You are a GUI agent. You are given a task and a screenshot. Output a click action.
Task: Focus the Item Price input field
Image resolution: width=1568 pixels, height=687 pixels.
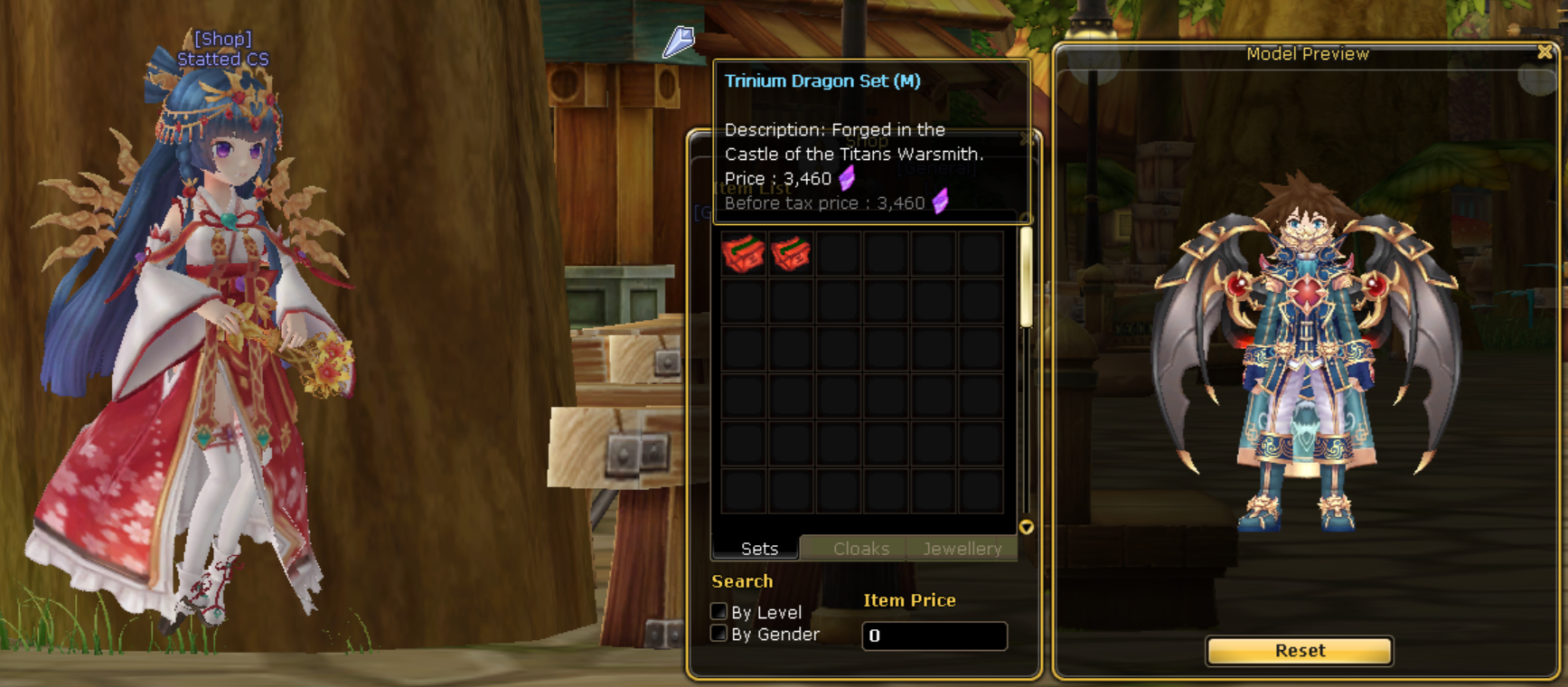pos(934,635)
